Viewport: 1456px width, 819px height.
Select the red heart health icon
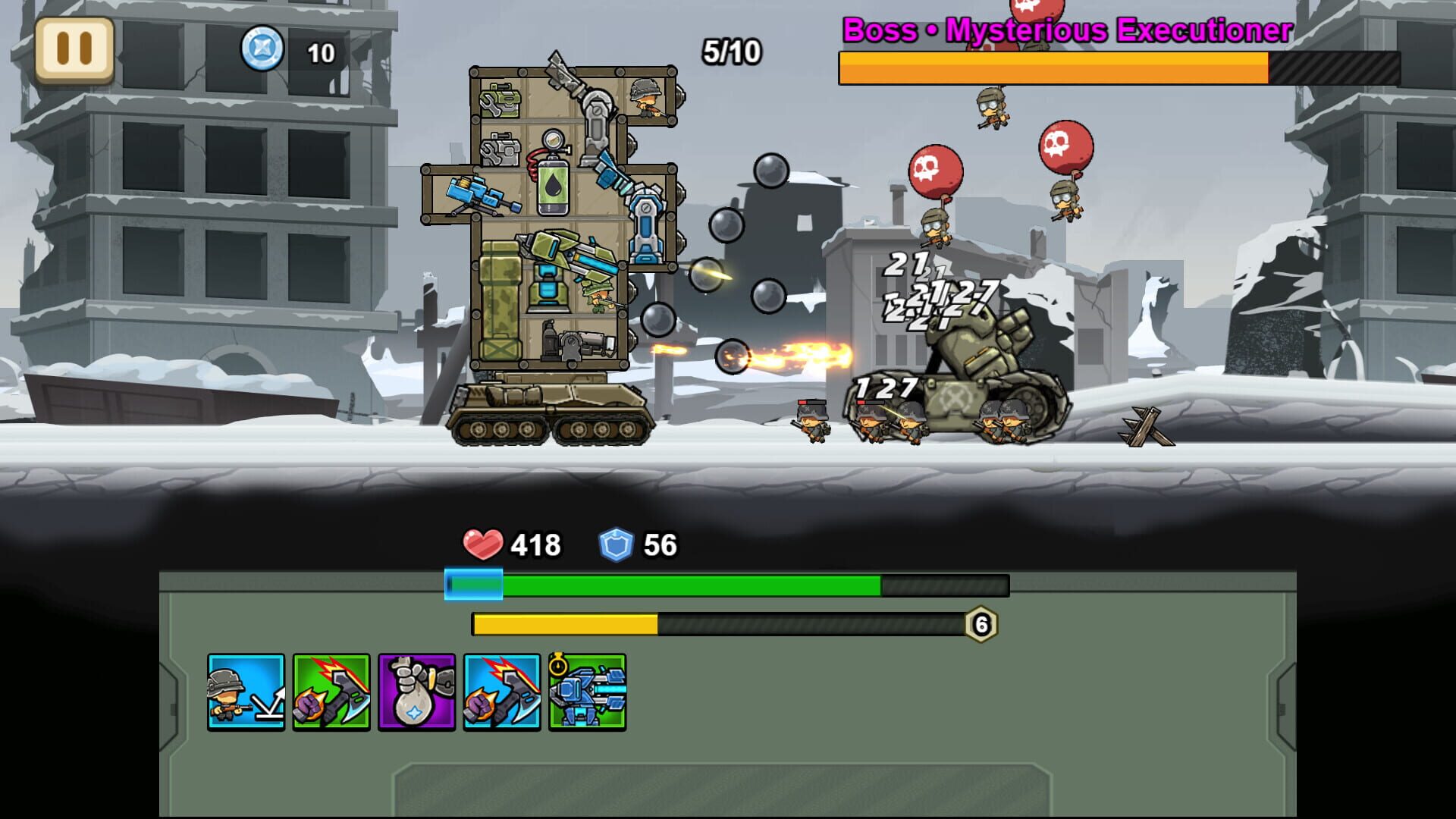483,543
